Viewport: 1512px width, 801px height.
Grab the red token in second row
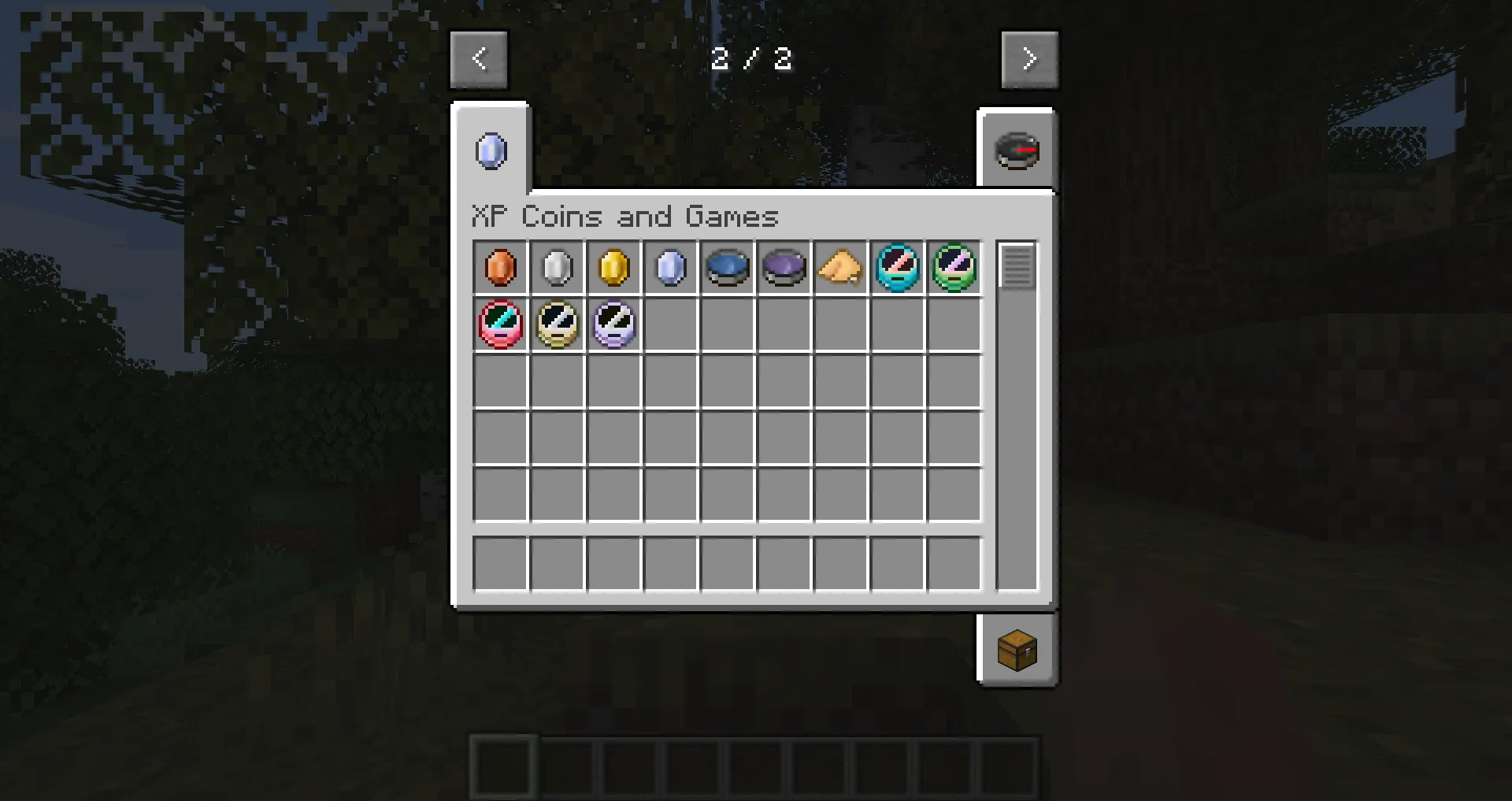501,324
